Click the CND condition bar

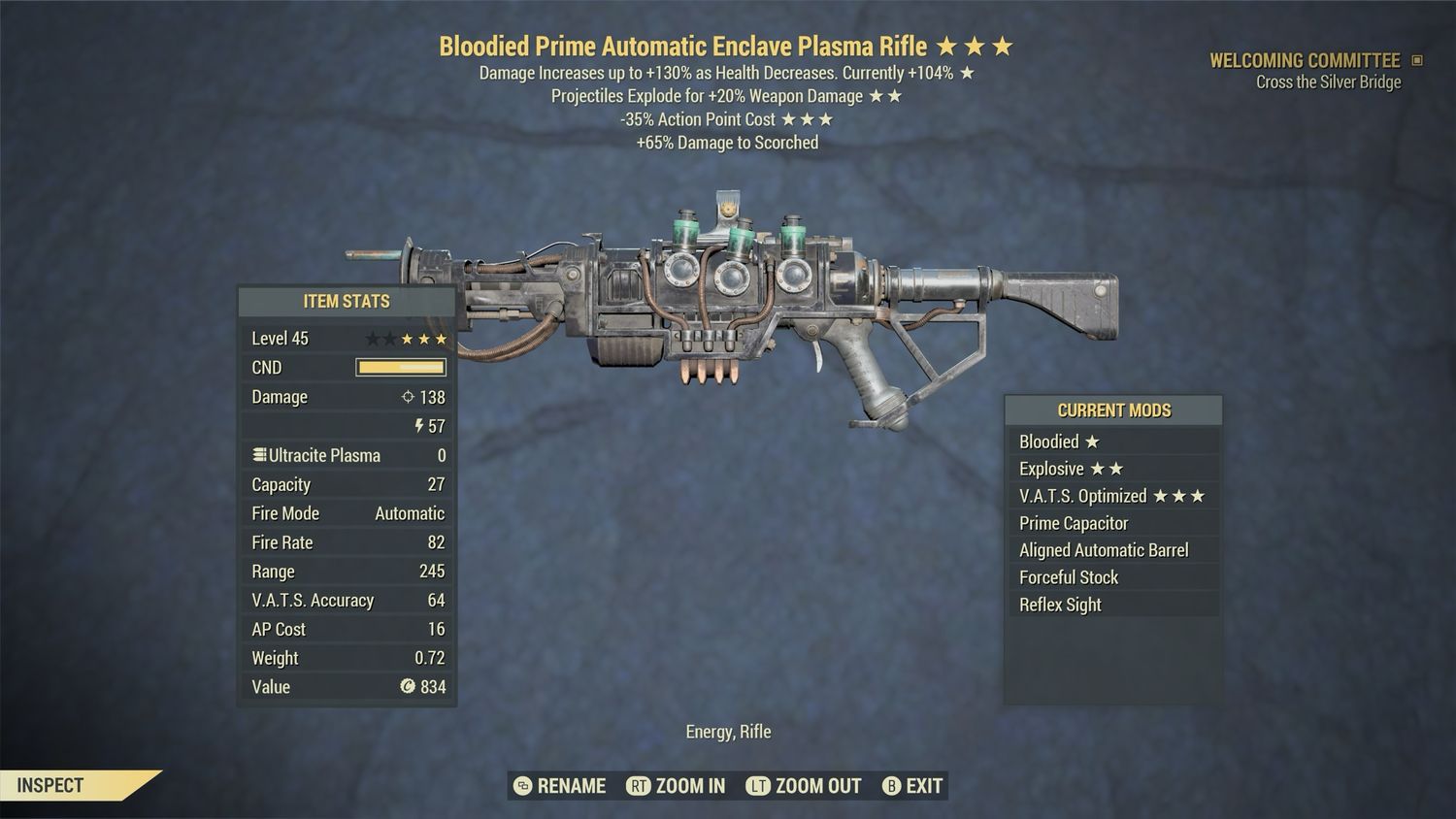[401, 367]
